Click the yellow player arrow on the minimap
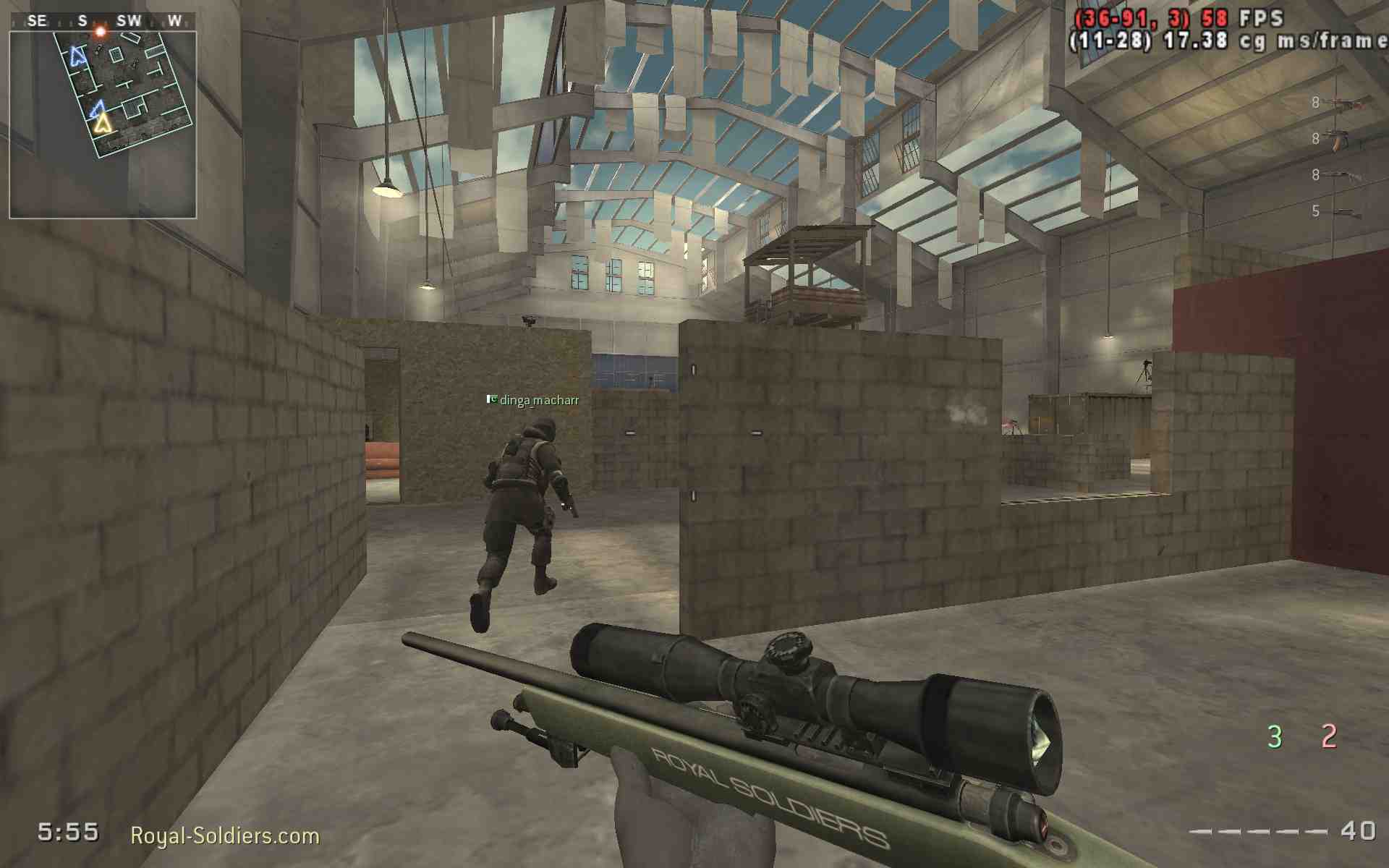Viewport: 1389px width, 868px height. (103, 124)
